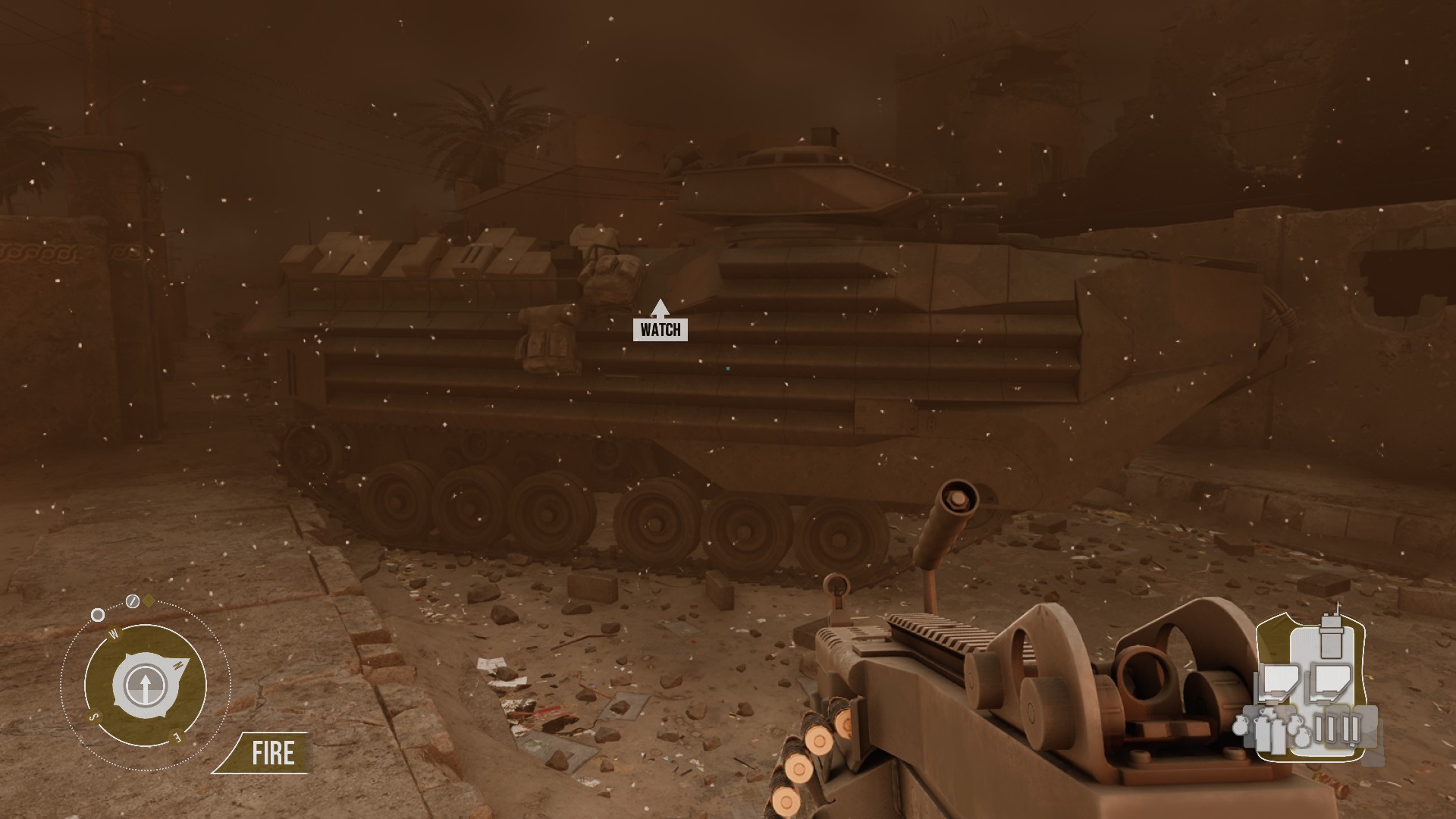This screenshot has height=819, width=1456.
Task: Click the hollow circle marker on compass ring
Action: tap(98, 615)
